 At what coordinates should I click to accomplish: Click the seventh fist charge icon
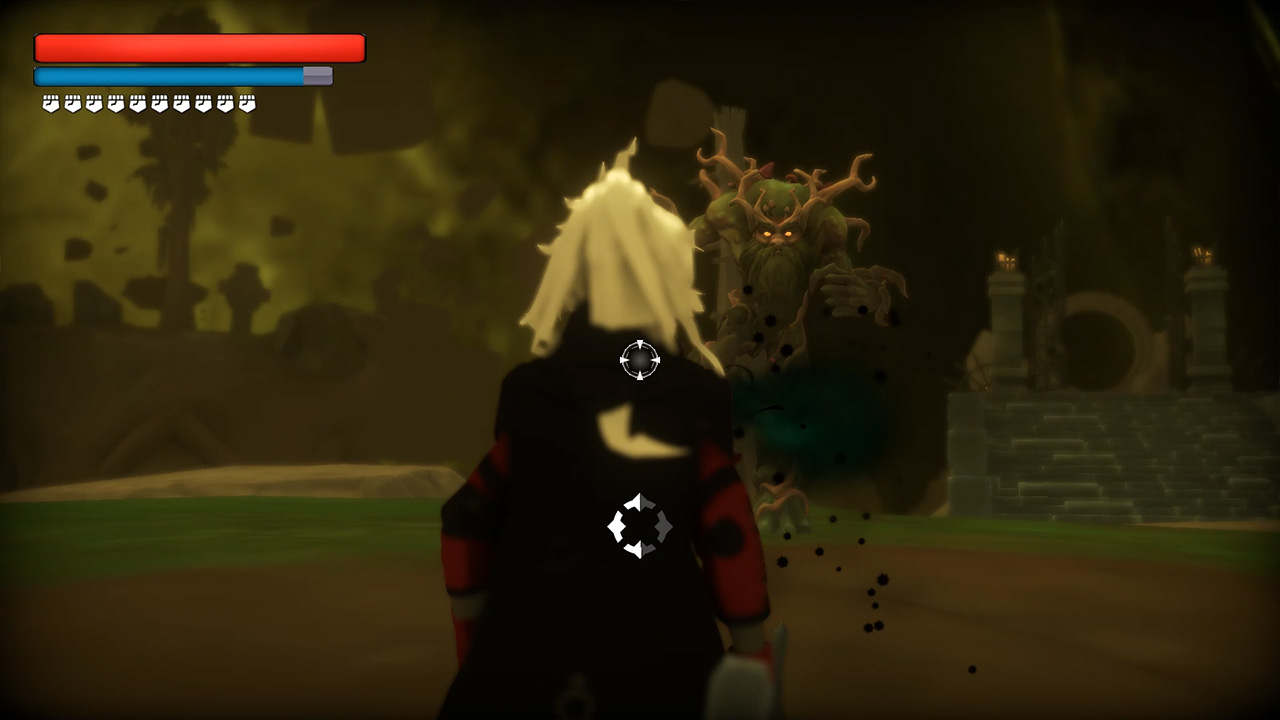180,102
